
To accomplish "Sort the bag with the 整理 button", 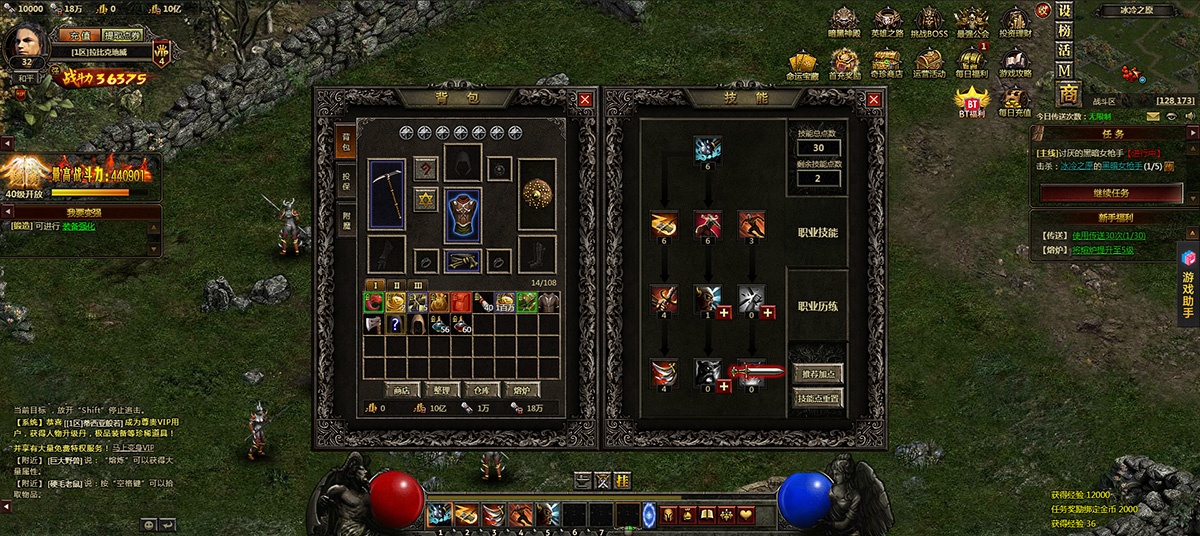I will pos(436,390).
